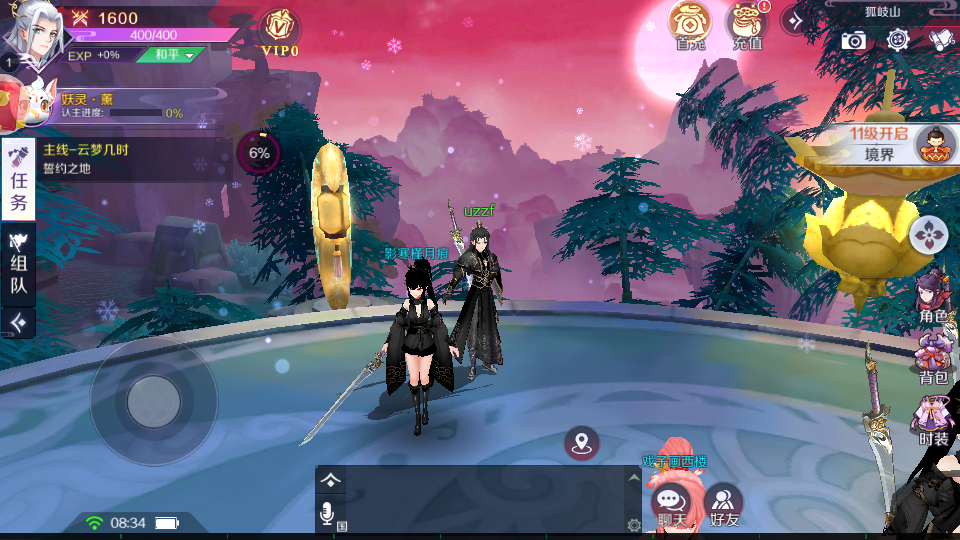960x540 pixels.
Task: Open the 首充 first-recharge reward
Action: (690, 25)
